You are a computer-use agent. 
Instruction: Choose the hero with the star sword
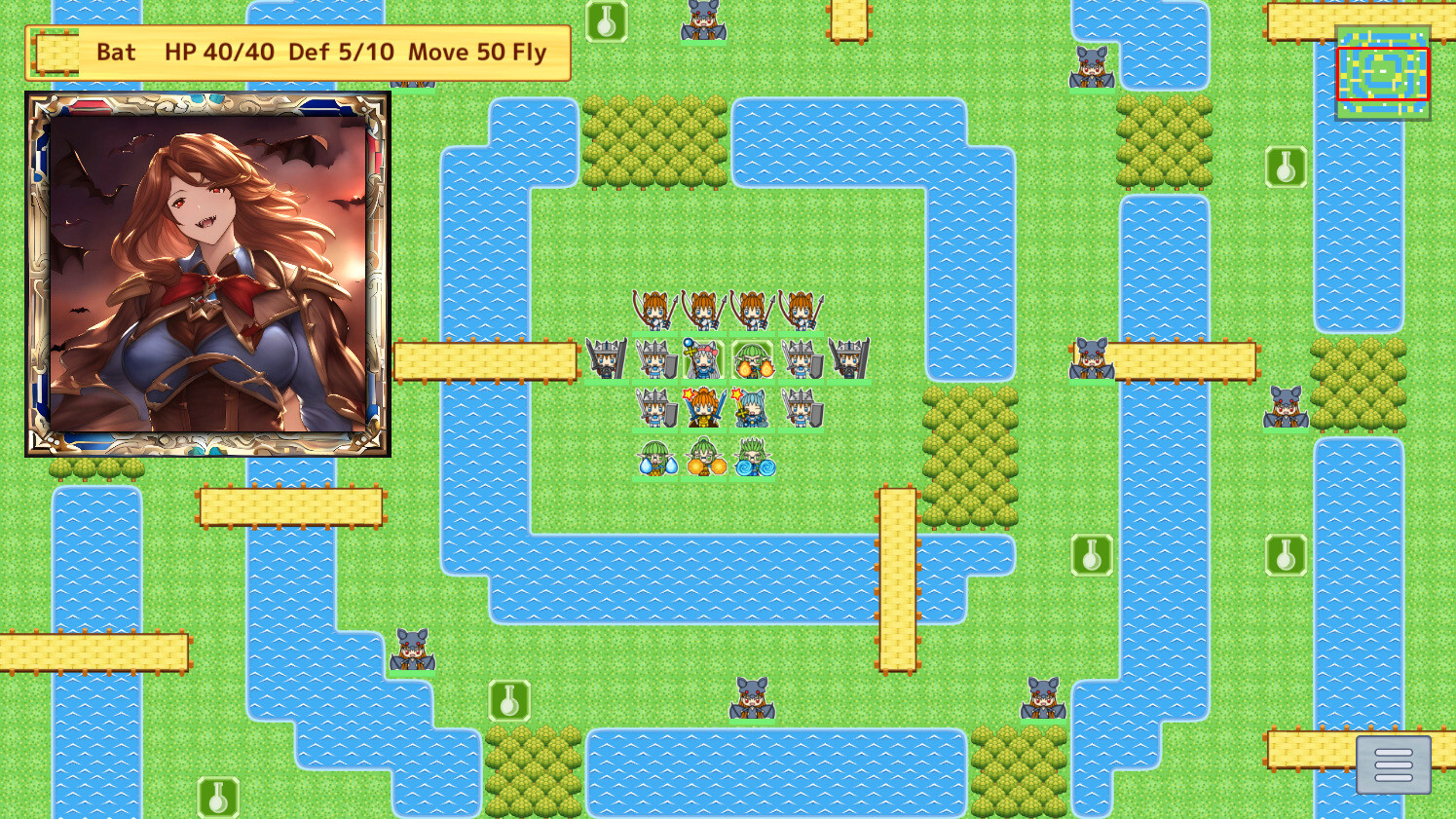click(703, 406)
